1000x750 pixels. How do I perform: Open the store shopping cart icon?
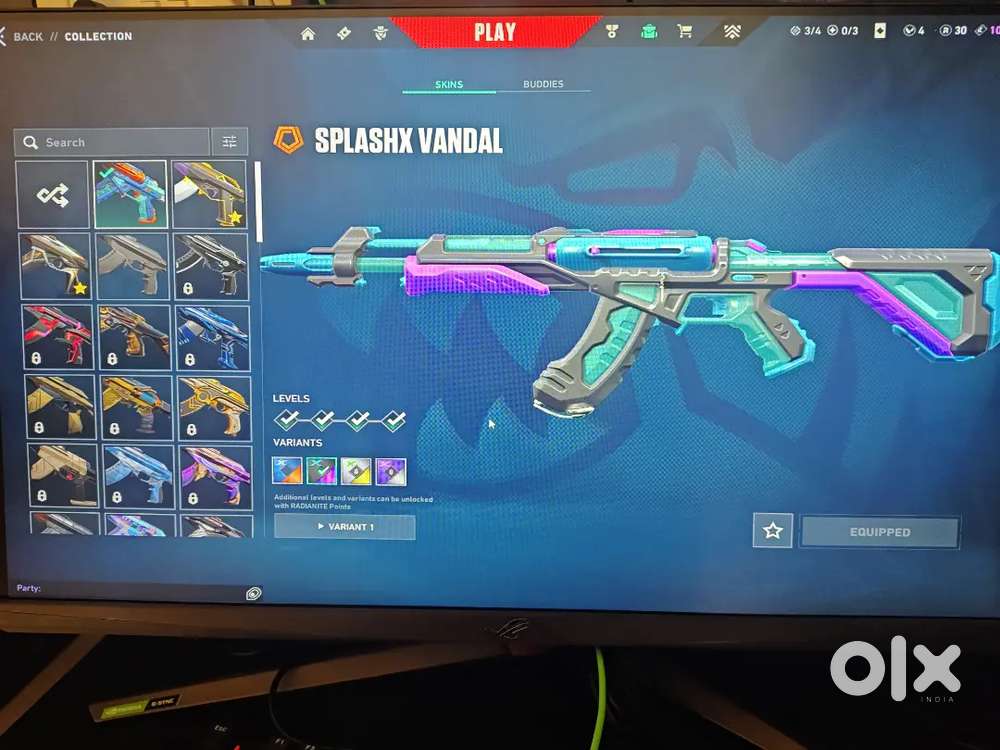[685, 31]
